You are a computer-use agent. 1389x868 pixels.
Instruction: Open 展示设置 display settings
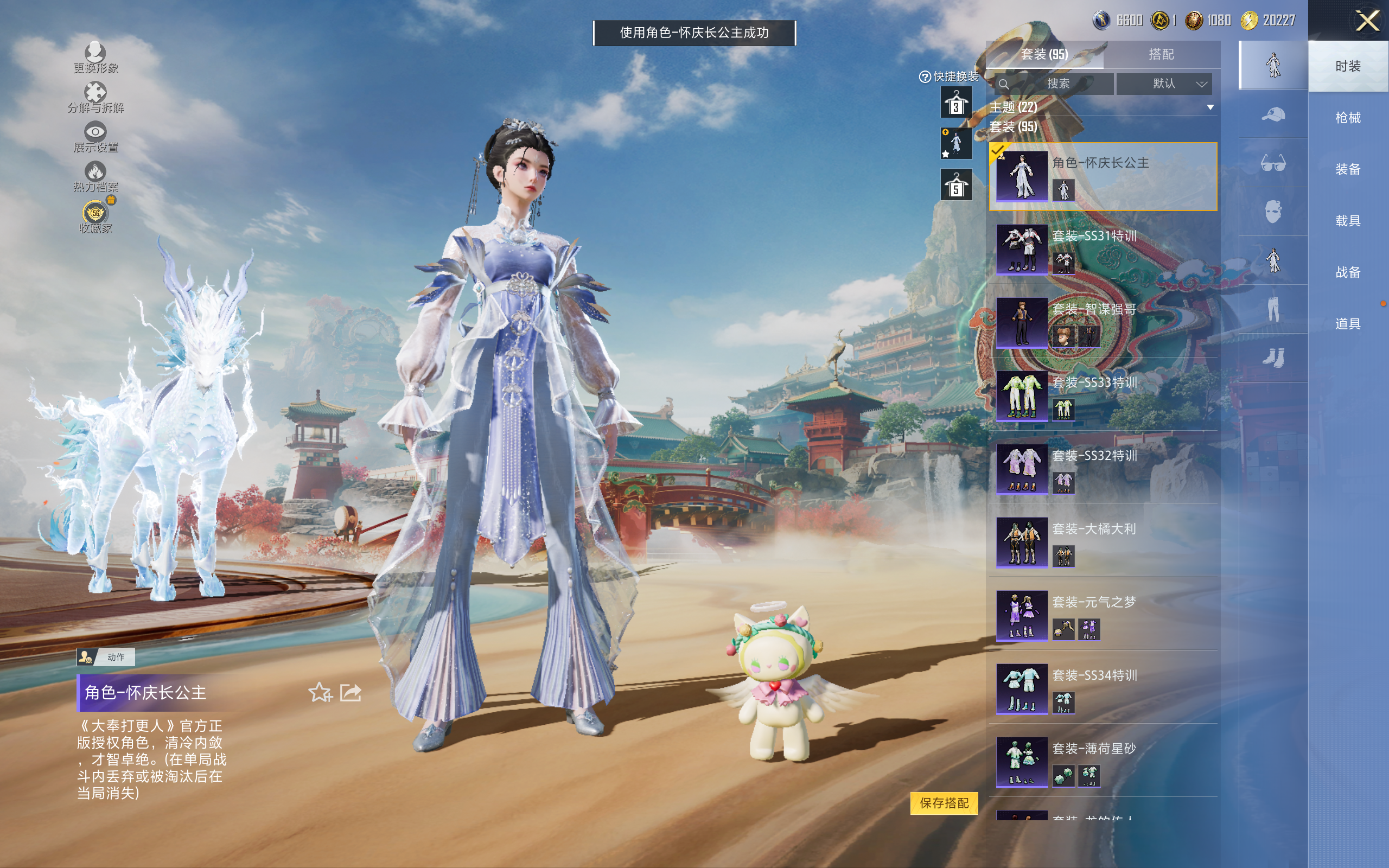[x=95, y=137]
